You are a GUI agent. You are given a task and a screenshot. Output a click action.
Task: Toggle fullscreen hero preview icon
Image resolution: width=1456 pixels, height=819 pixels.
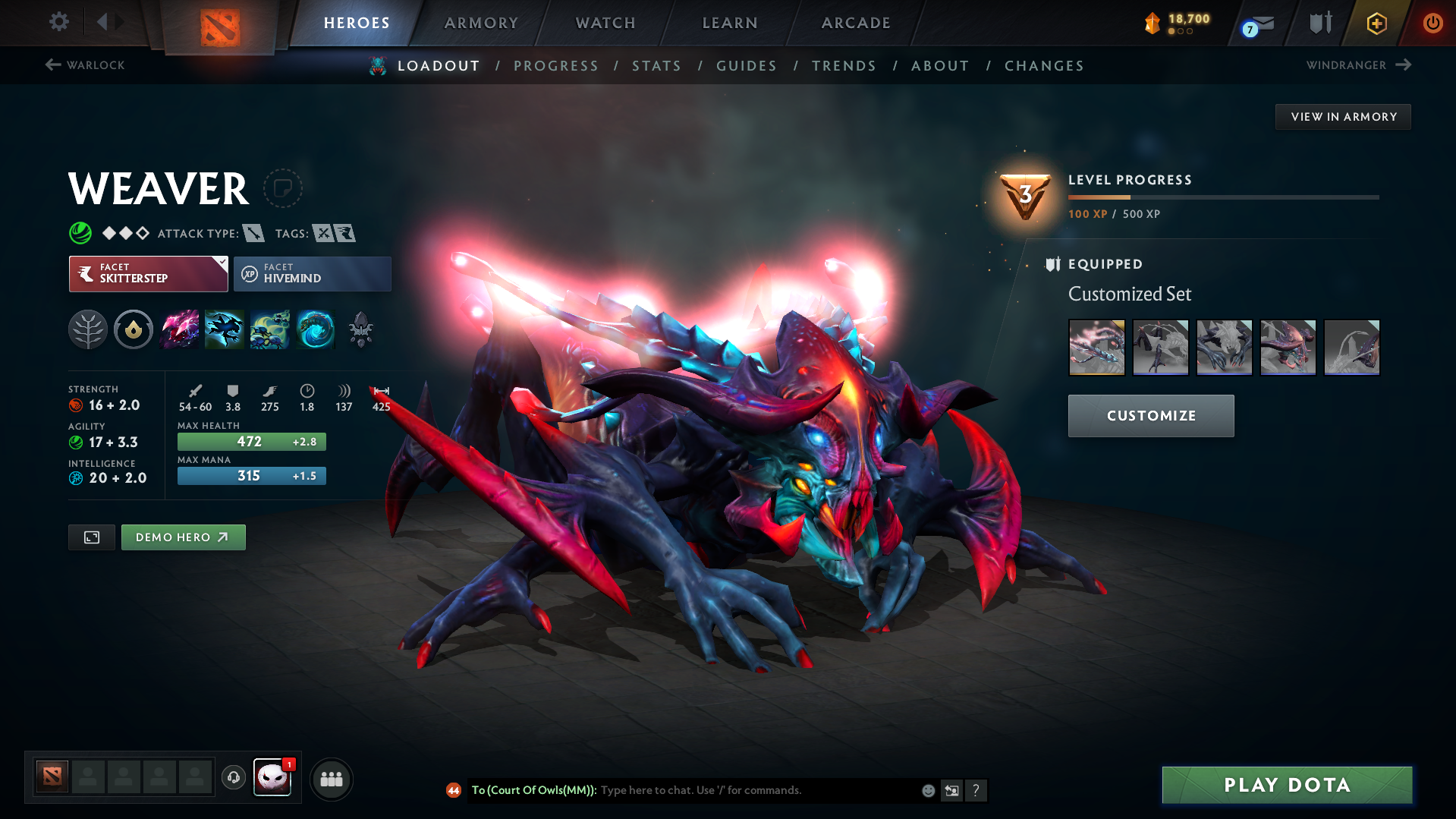click(91, 537)
